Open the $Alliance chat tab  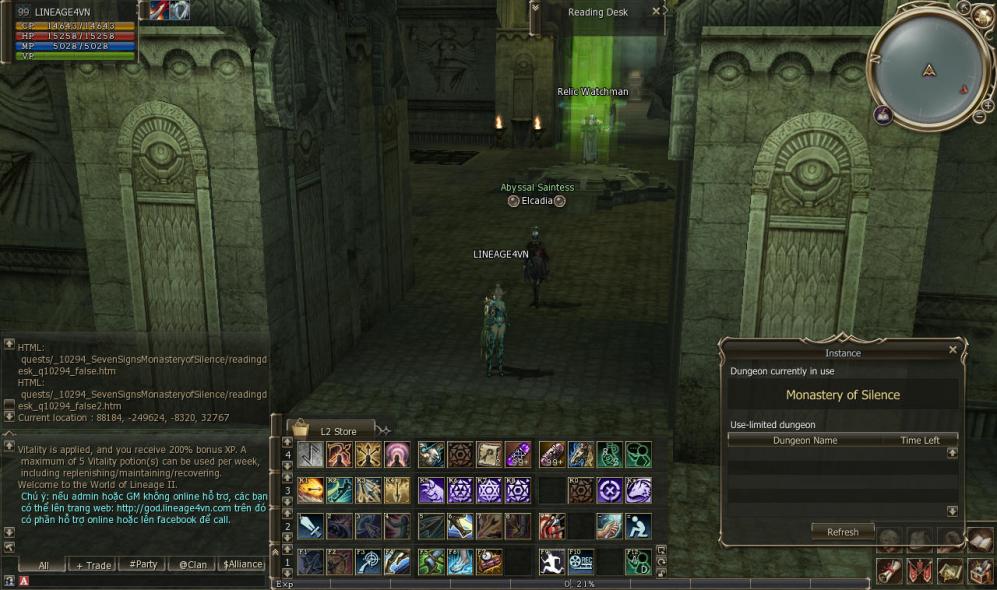pos(242,565)
